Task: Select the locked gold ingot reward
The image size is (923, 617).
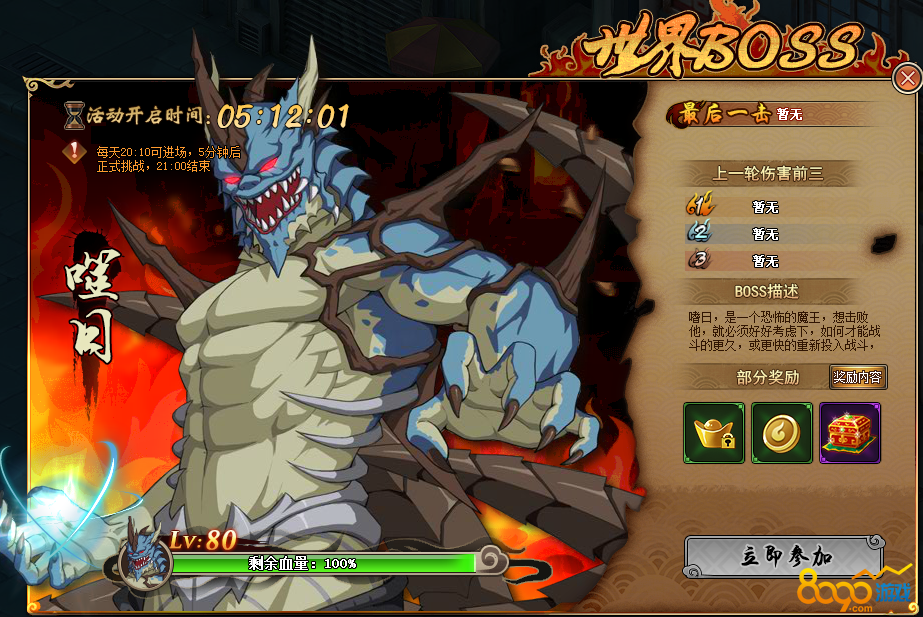Action: point(714,433)
